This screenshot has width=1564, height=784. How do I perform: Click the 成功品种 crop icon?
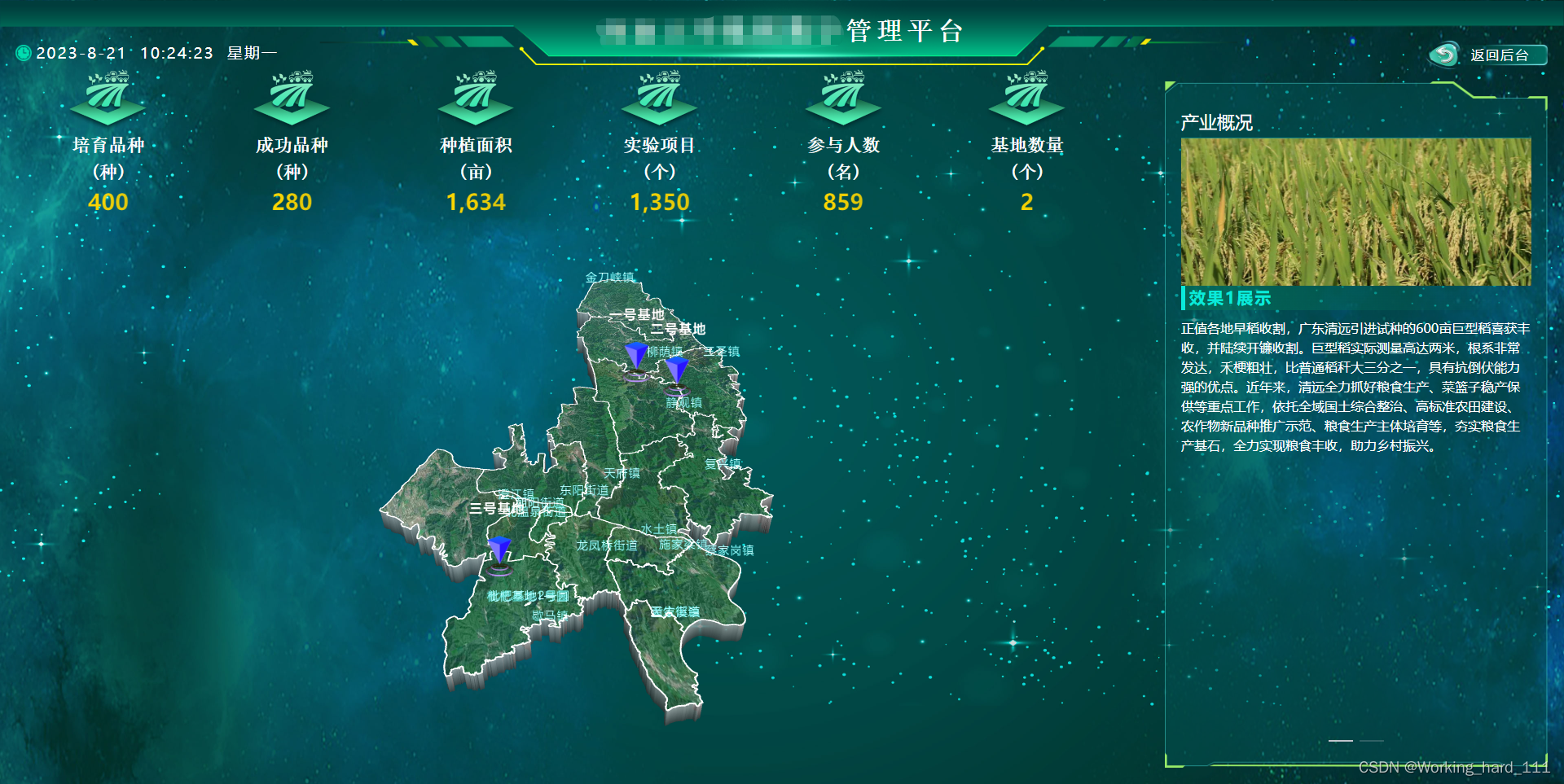pos(292,99)
